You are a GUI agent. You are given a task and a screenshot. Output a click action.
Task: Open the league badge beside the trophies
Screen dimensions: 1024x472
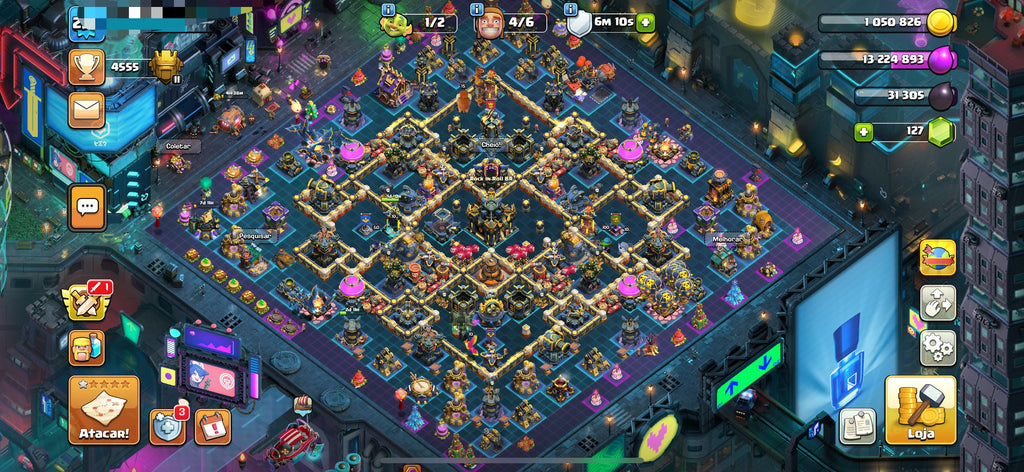pos(166,66)
